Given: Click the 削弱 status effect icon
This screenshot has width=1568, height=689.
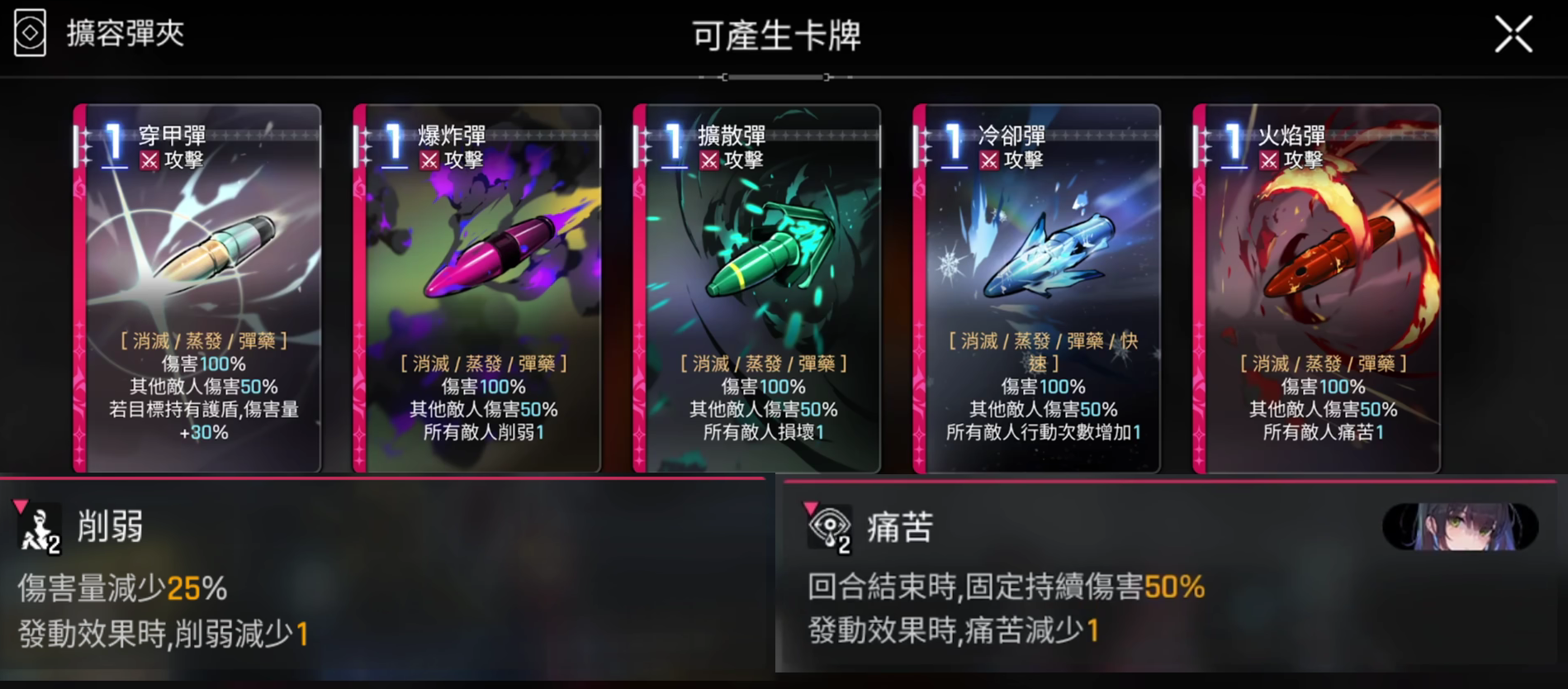Looking at the screenshot, I should (39, 526).
